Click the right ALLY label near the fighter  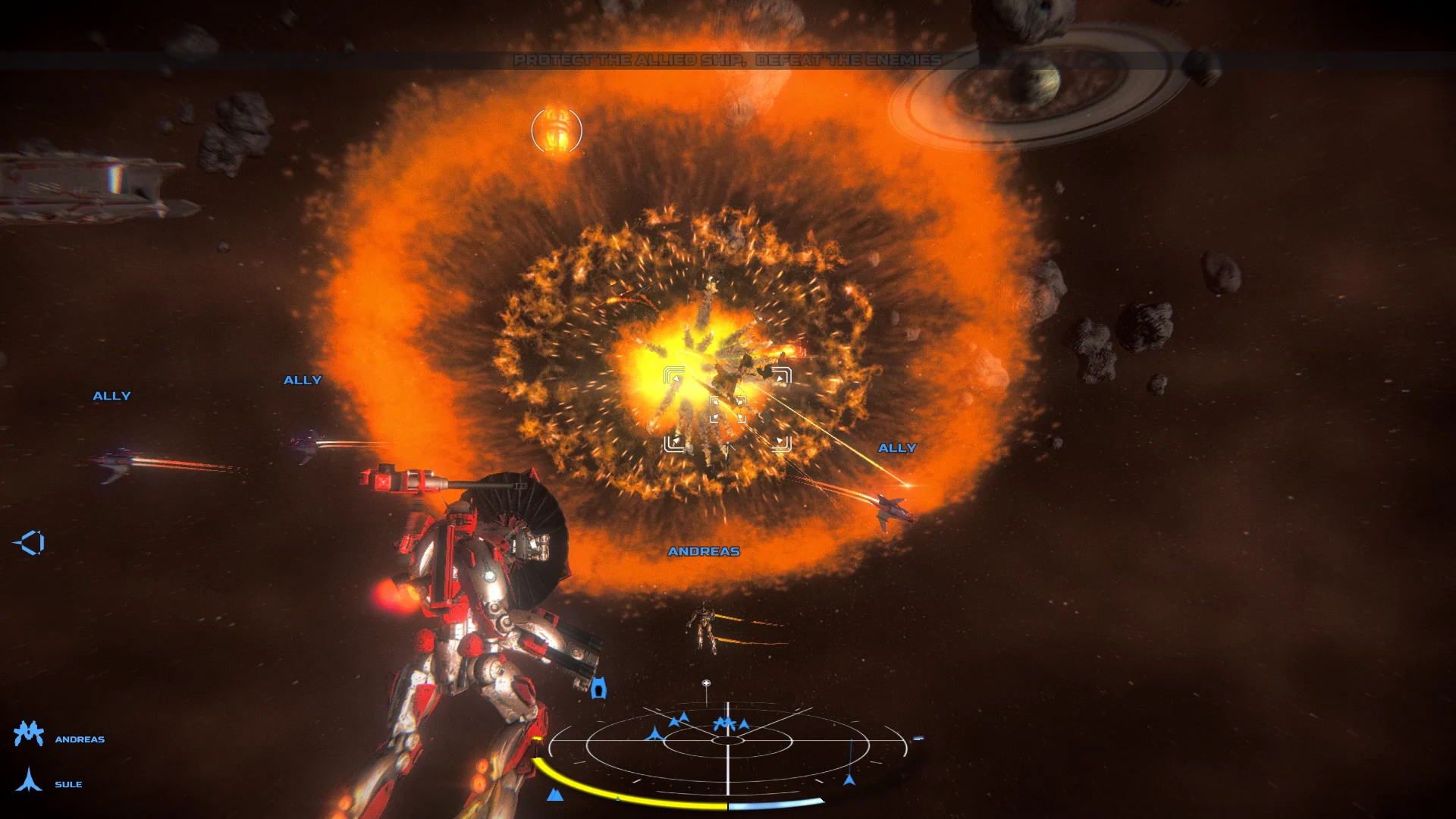tap(896, 447)
